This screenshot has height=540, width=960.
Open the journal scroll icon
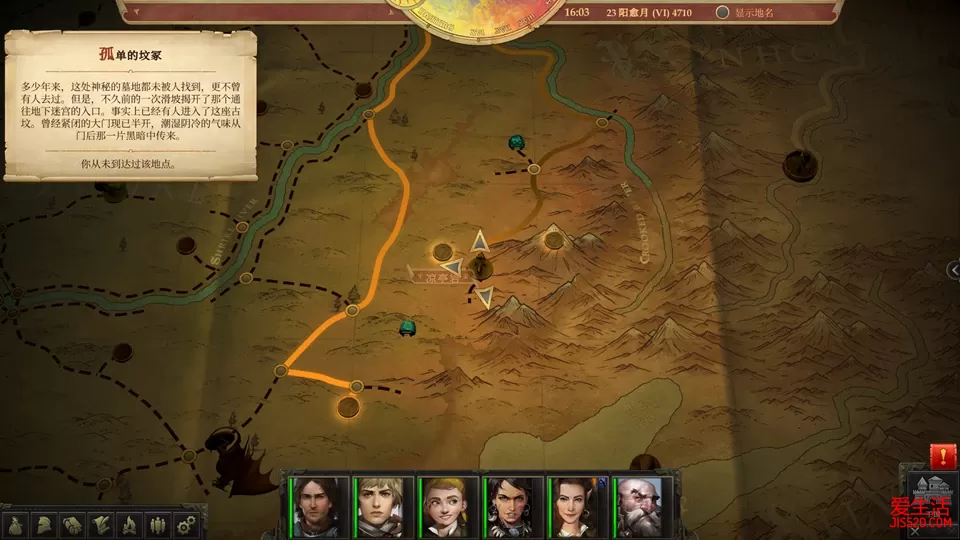pos(101,524)
